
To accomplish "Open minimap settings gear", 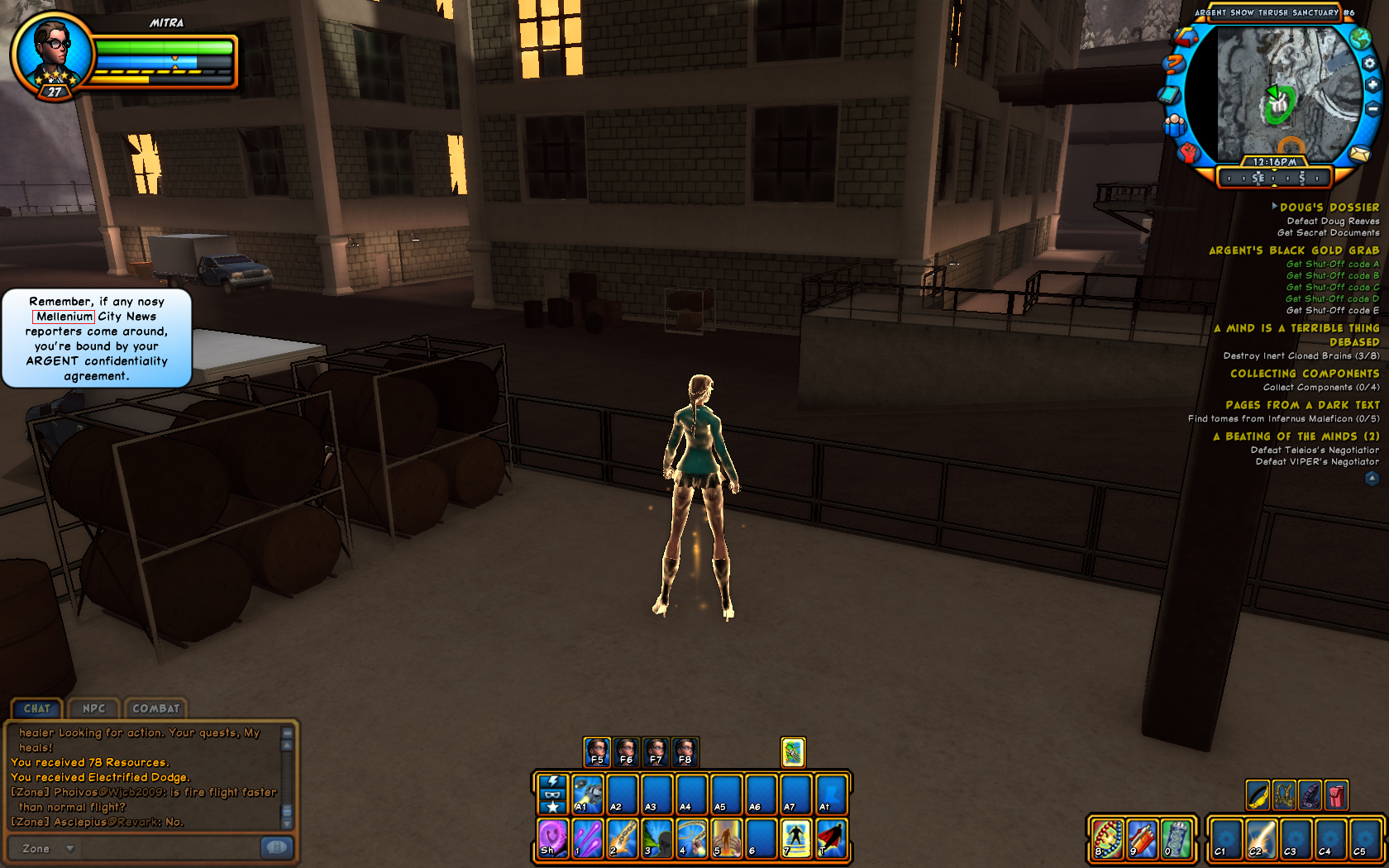I will (1370, 64).
